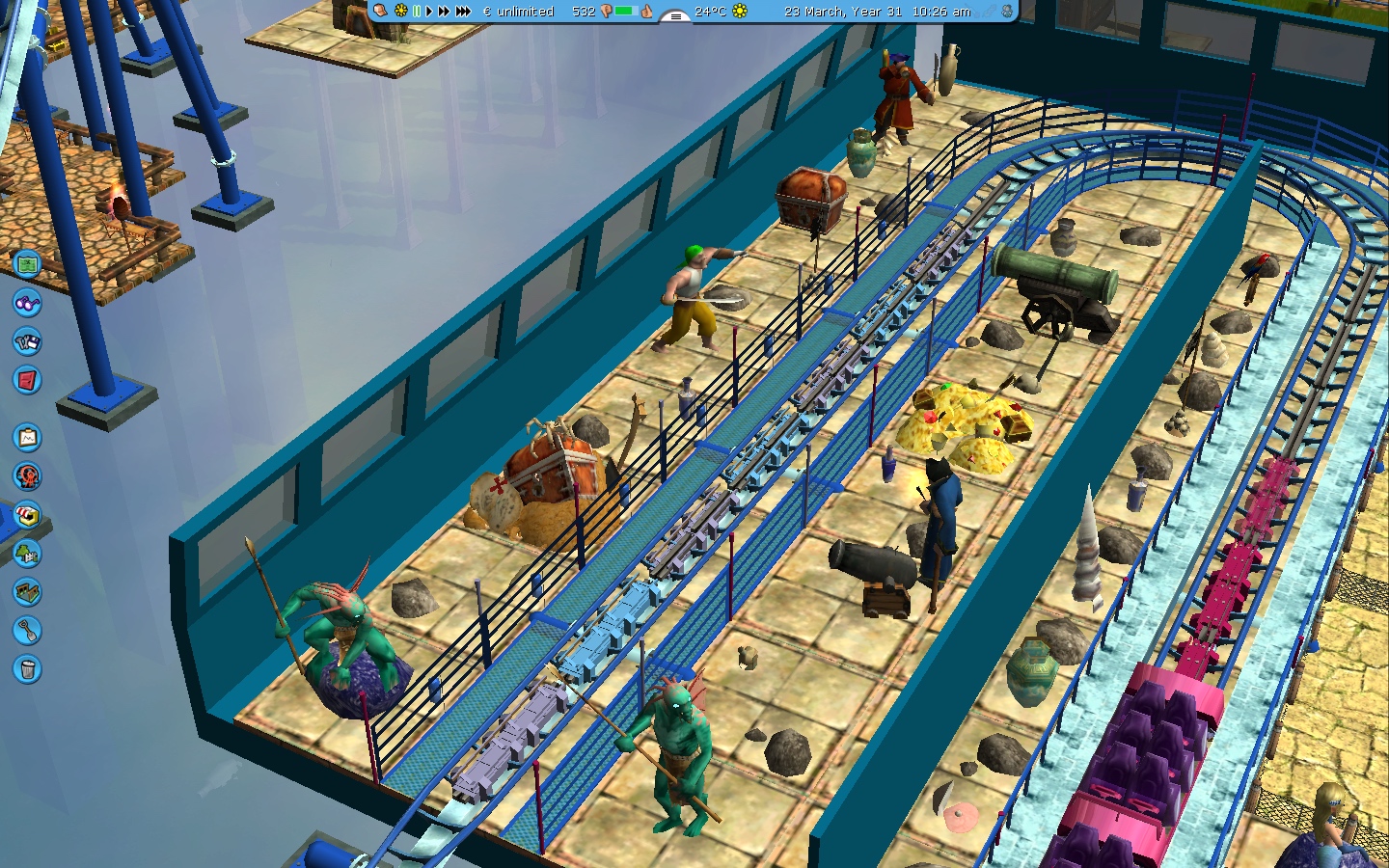The image size is (1389, 868).
Task: Pause the game simulation
Action: coord(417,12)
